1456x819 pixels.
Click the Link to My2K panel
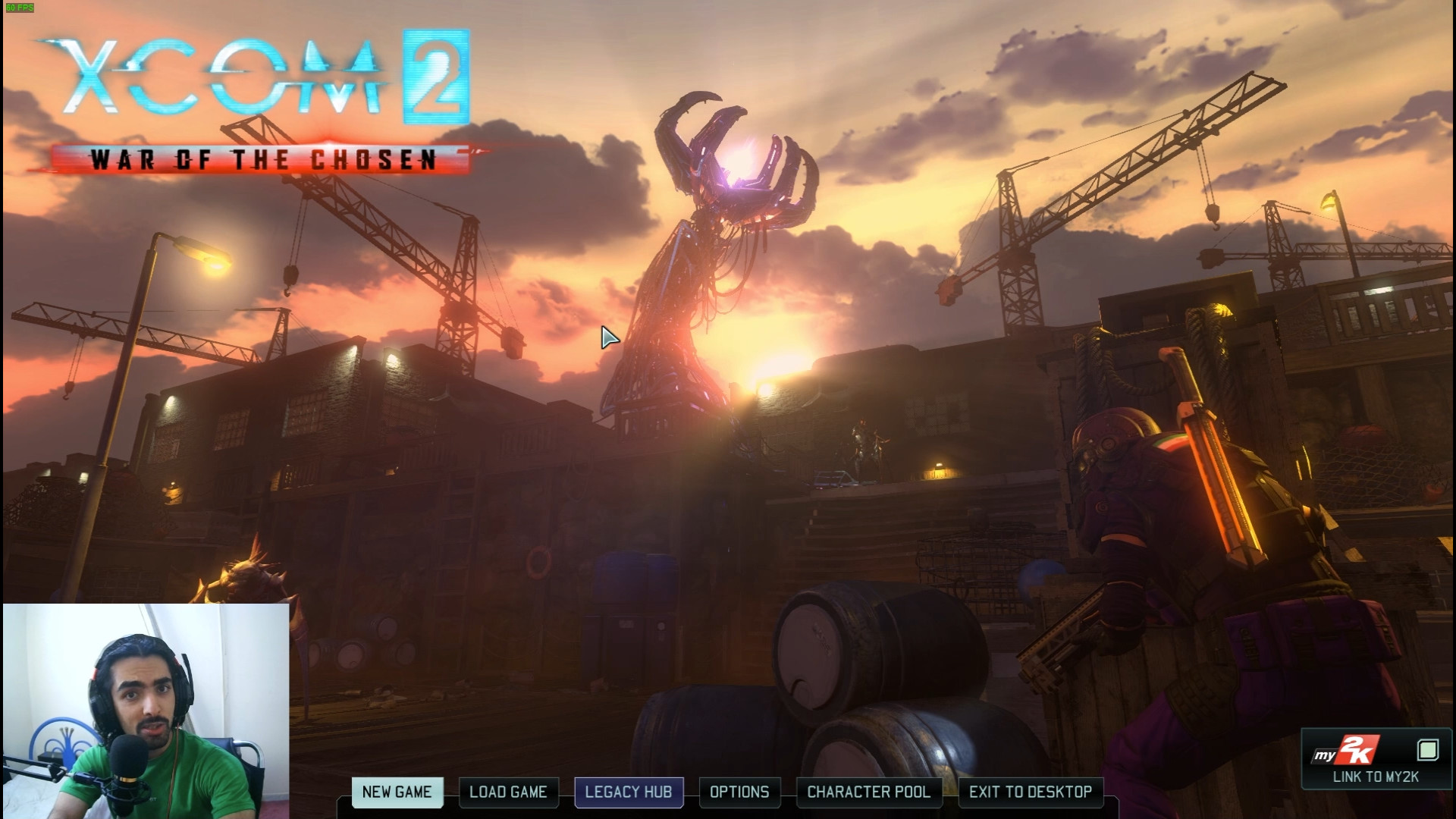(x=1376, y=761)
